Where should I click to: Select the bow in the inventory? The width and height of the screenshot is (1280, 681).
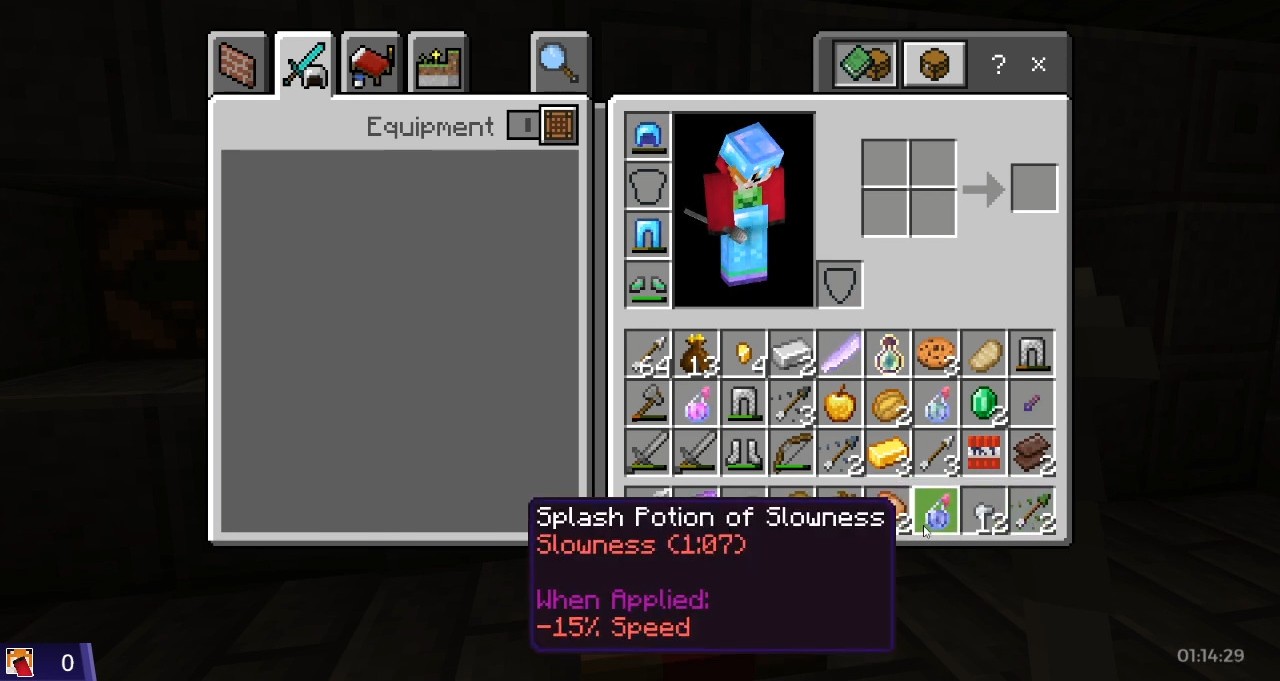(791, 454)
